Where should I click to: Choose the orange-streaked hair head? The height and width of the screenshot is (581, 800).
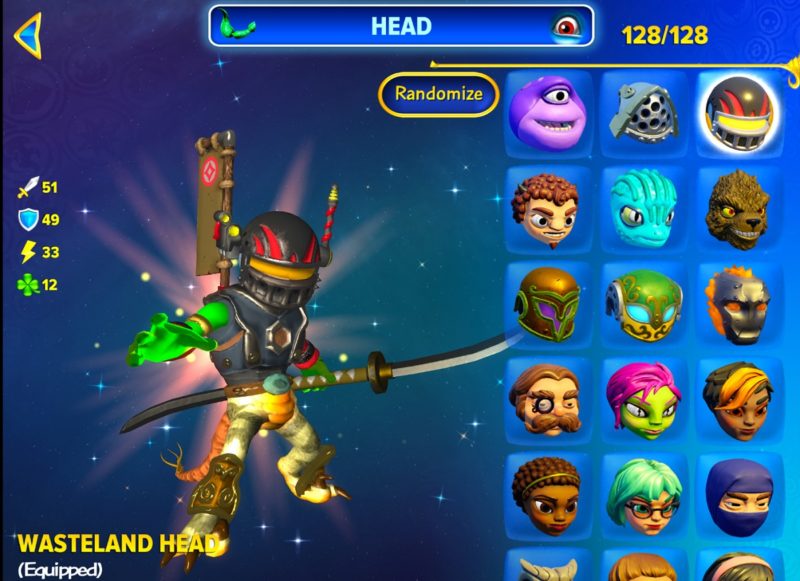pyautogui.click(x=738, y=396)
